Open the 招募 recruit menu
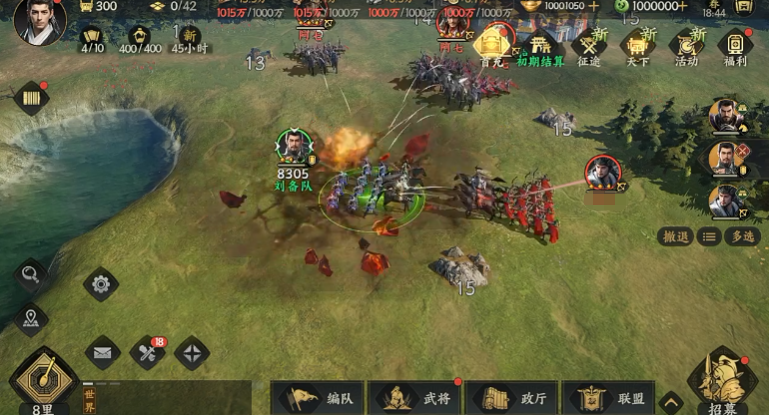The height and width of the screenshot is (415, 769). coord(722,382)
